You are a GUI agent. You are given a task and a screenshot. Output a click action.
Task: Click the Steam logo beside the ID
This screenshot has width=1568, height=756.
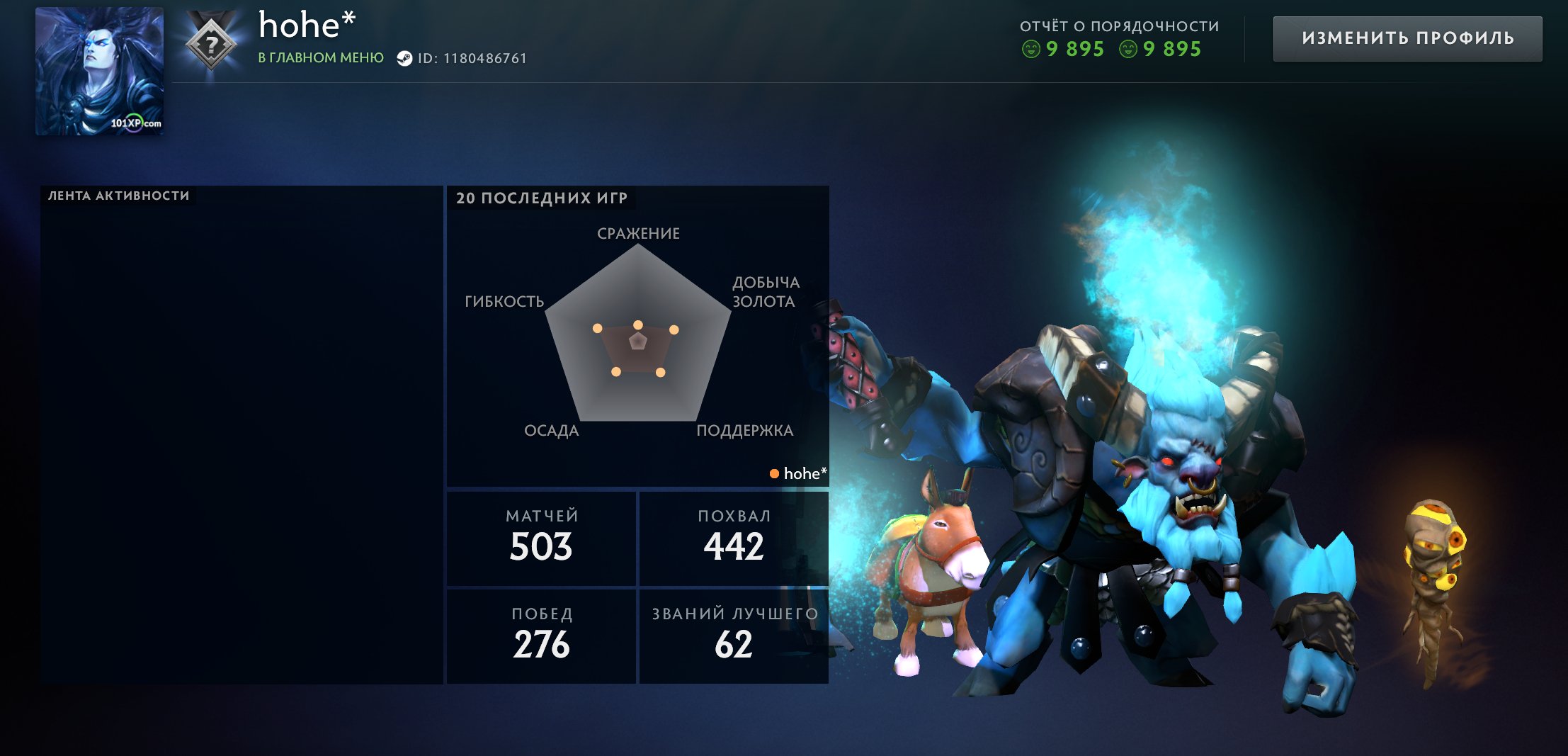coord(406,60)
